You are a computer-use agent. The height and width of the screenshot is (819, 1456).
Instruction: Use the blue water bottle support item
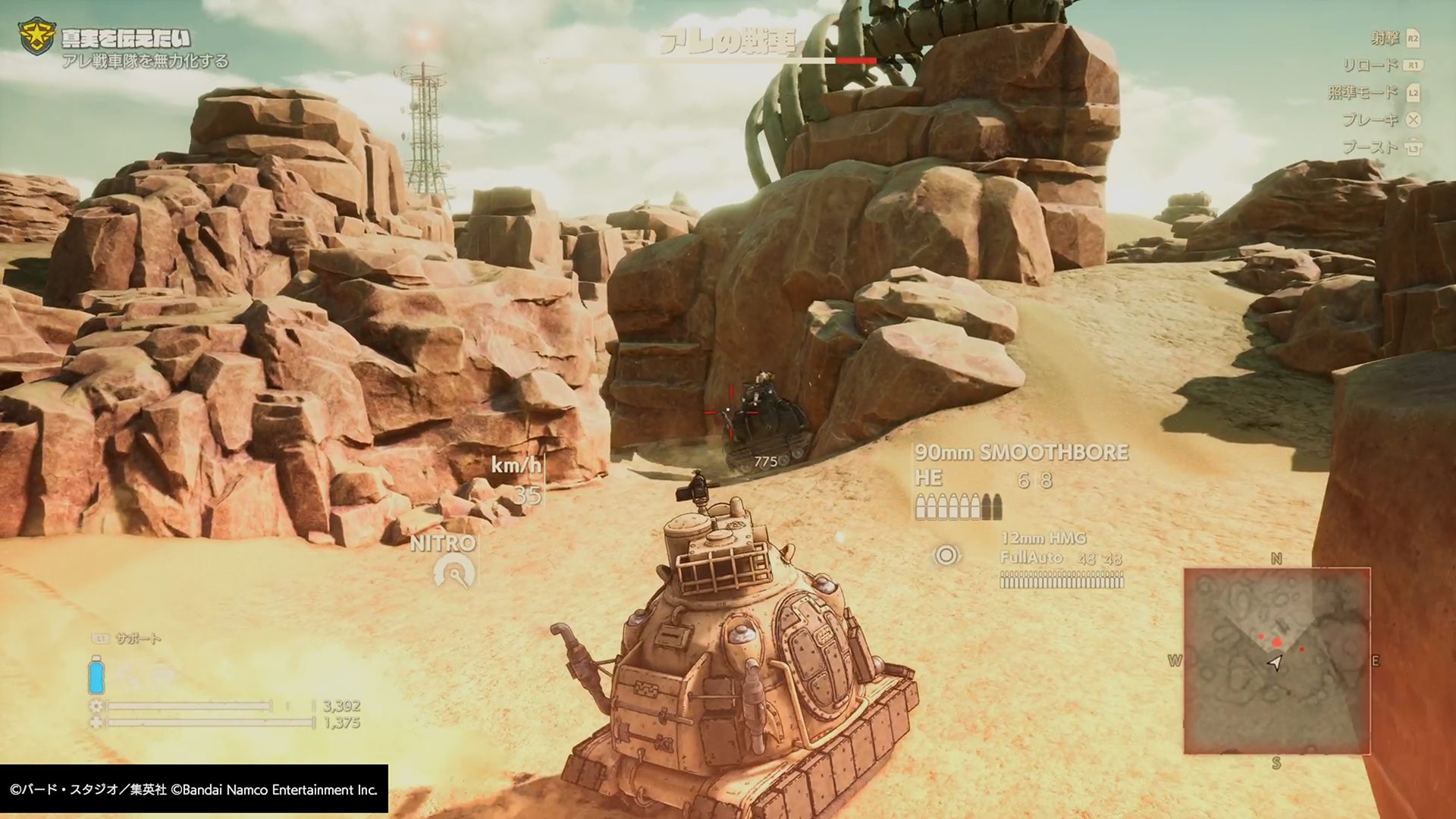[96, 674]
